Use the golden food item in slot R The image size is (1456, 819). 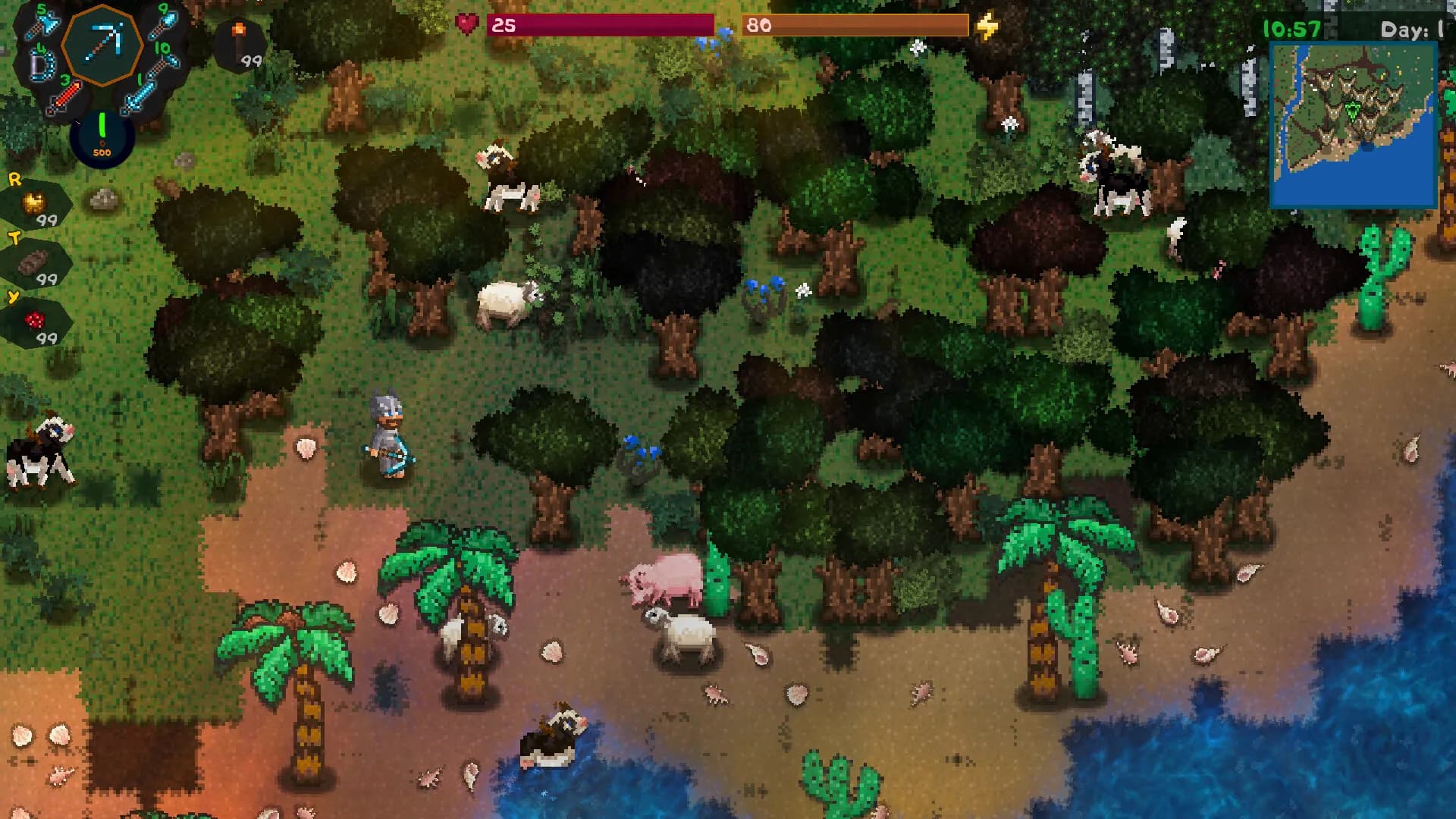tap(36, 205)
